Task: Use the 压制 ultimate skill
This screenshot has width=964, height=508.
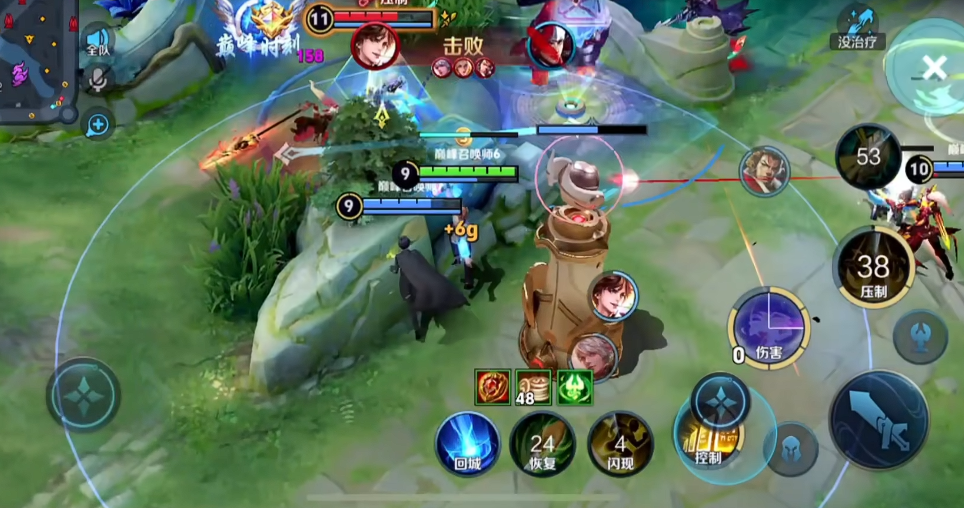Action: (x=872, y=267)
